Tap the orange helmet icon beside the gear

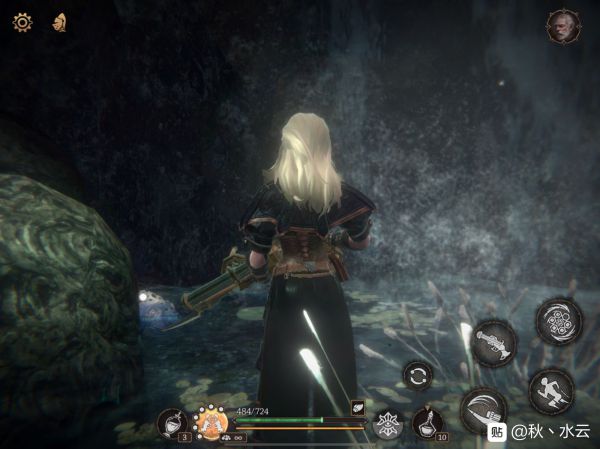coord(59,21)
